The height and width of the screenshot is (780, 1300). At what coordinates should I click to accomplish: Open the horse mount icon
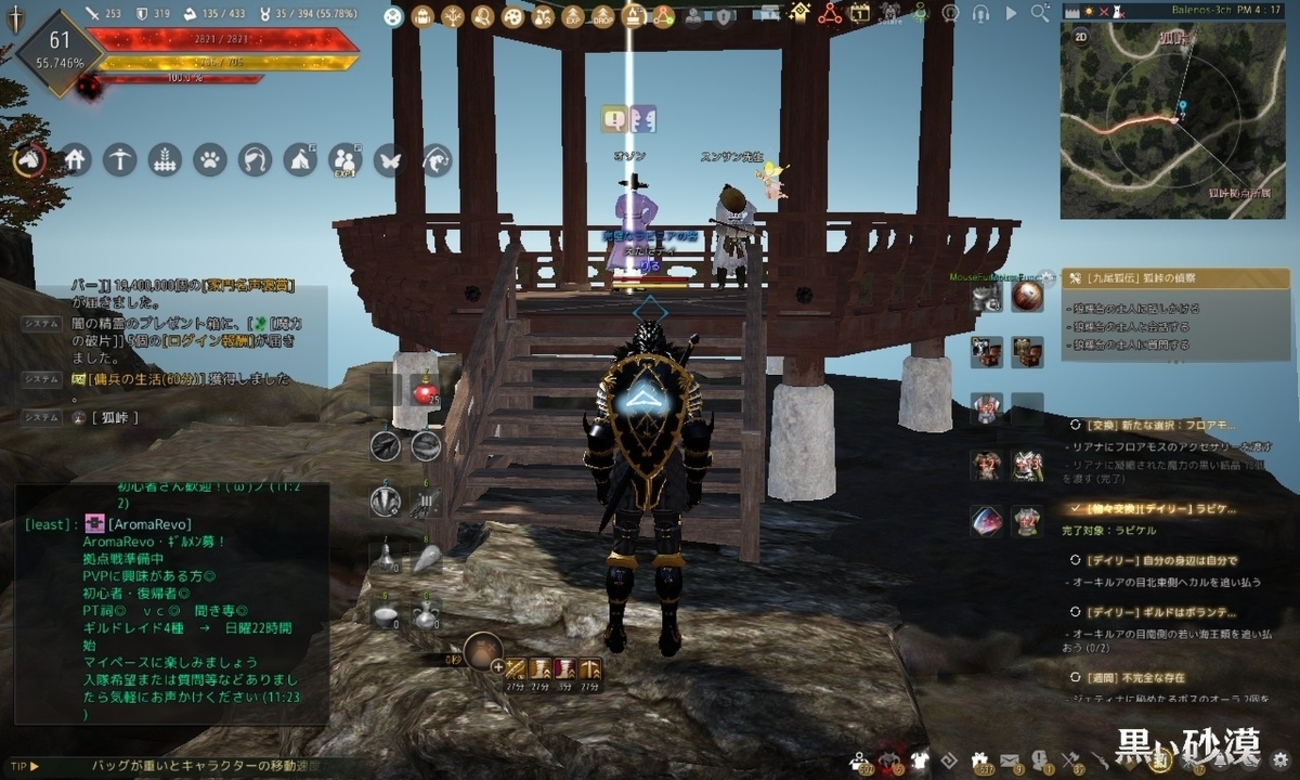coord(29,160)
